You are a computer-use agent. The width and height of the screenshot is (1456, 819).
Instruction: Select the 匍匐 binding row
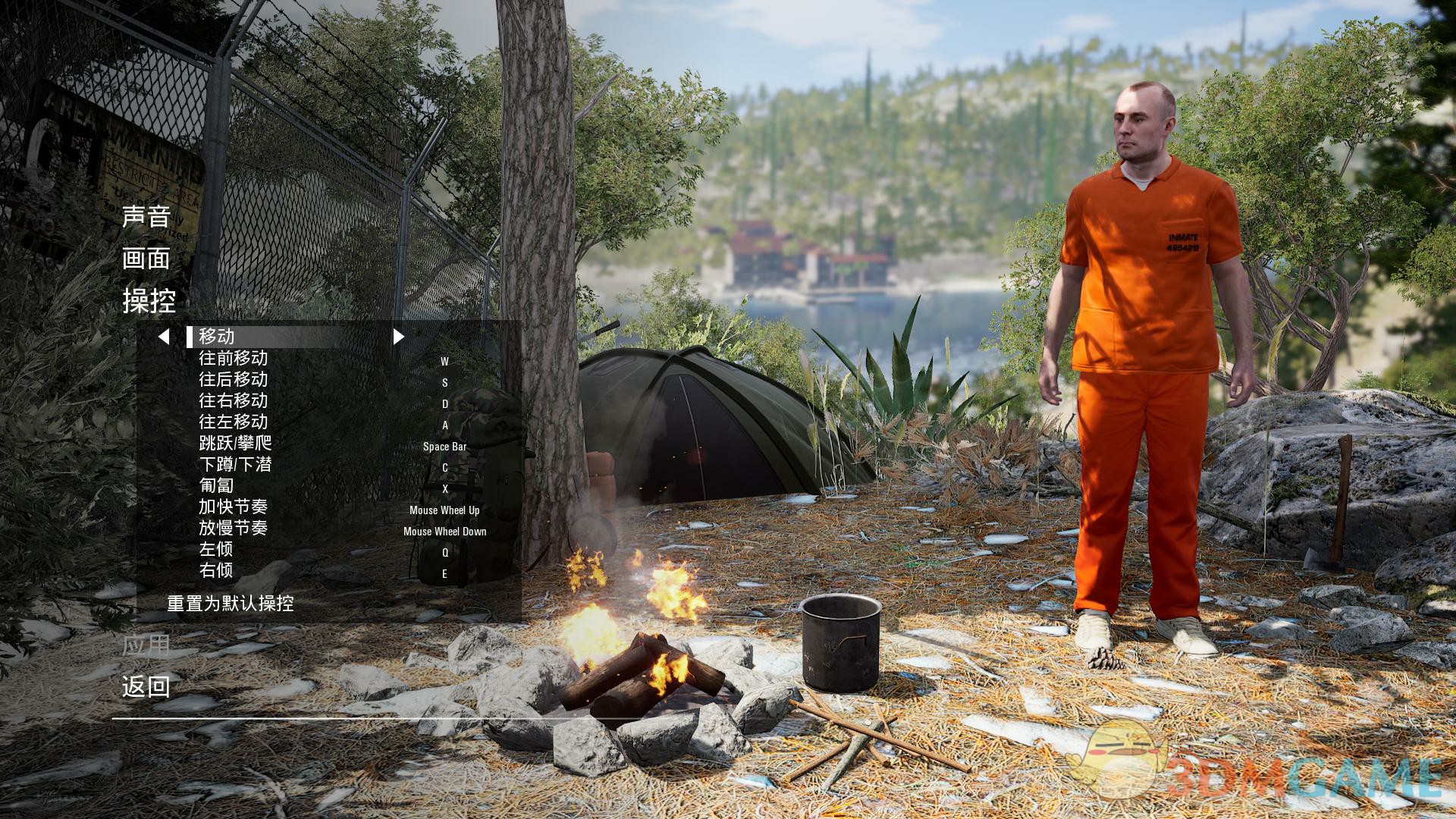pos(216,485)
